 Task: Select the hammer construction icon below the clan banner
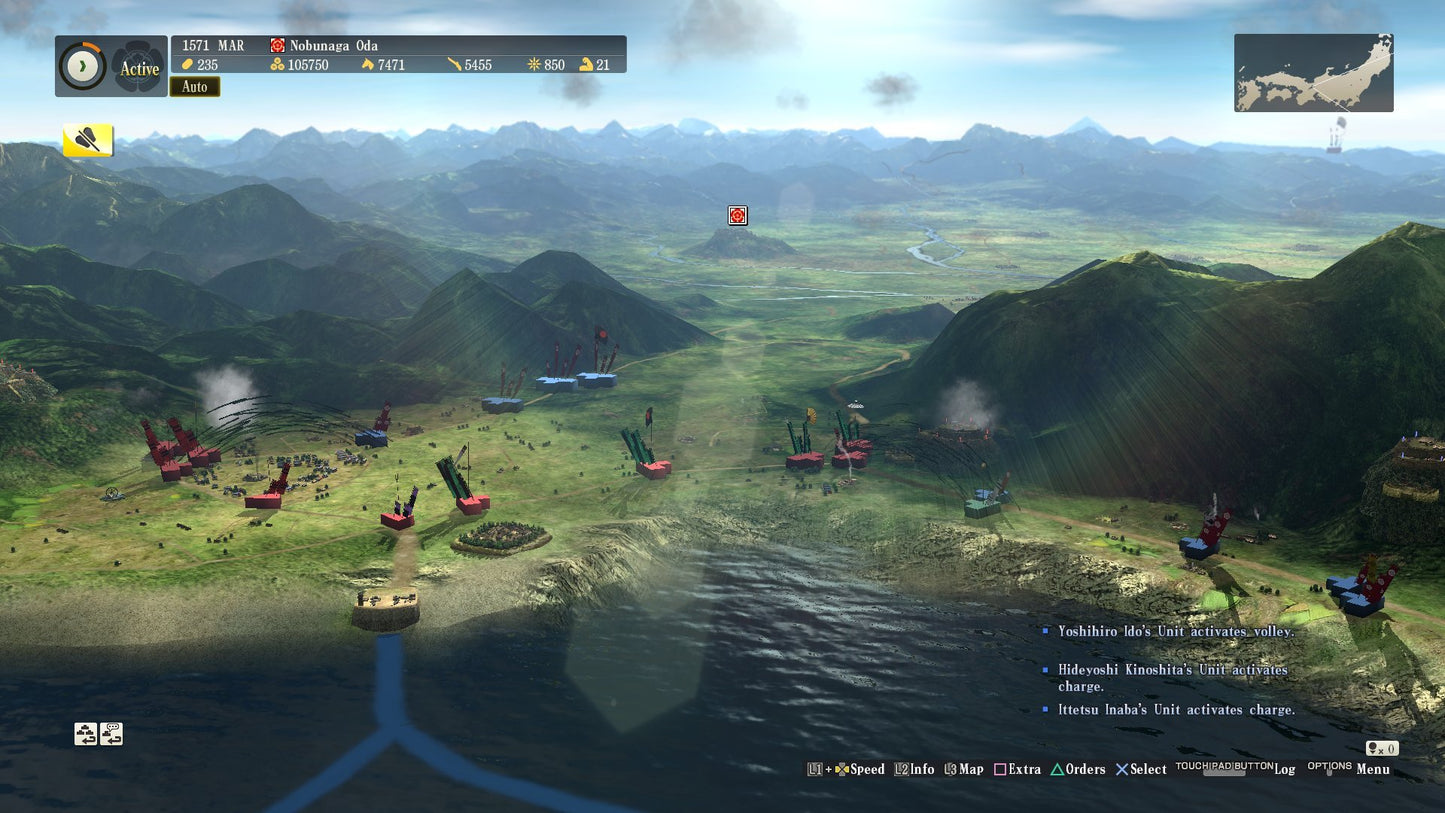[88, 140]
